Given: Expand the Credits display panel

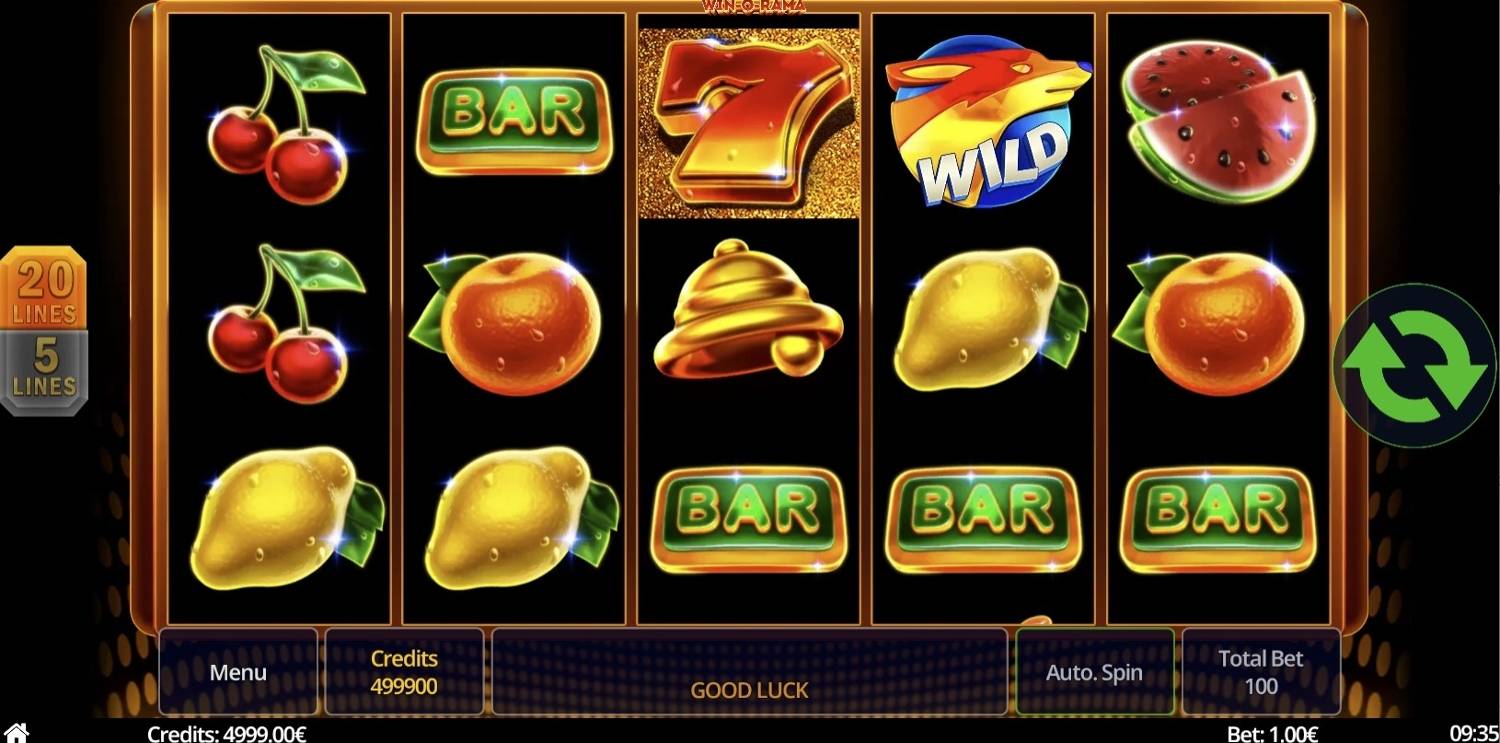Looking at the screenshot, I should pos(404,672).
